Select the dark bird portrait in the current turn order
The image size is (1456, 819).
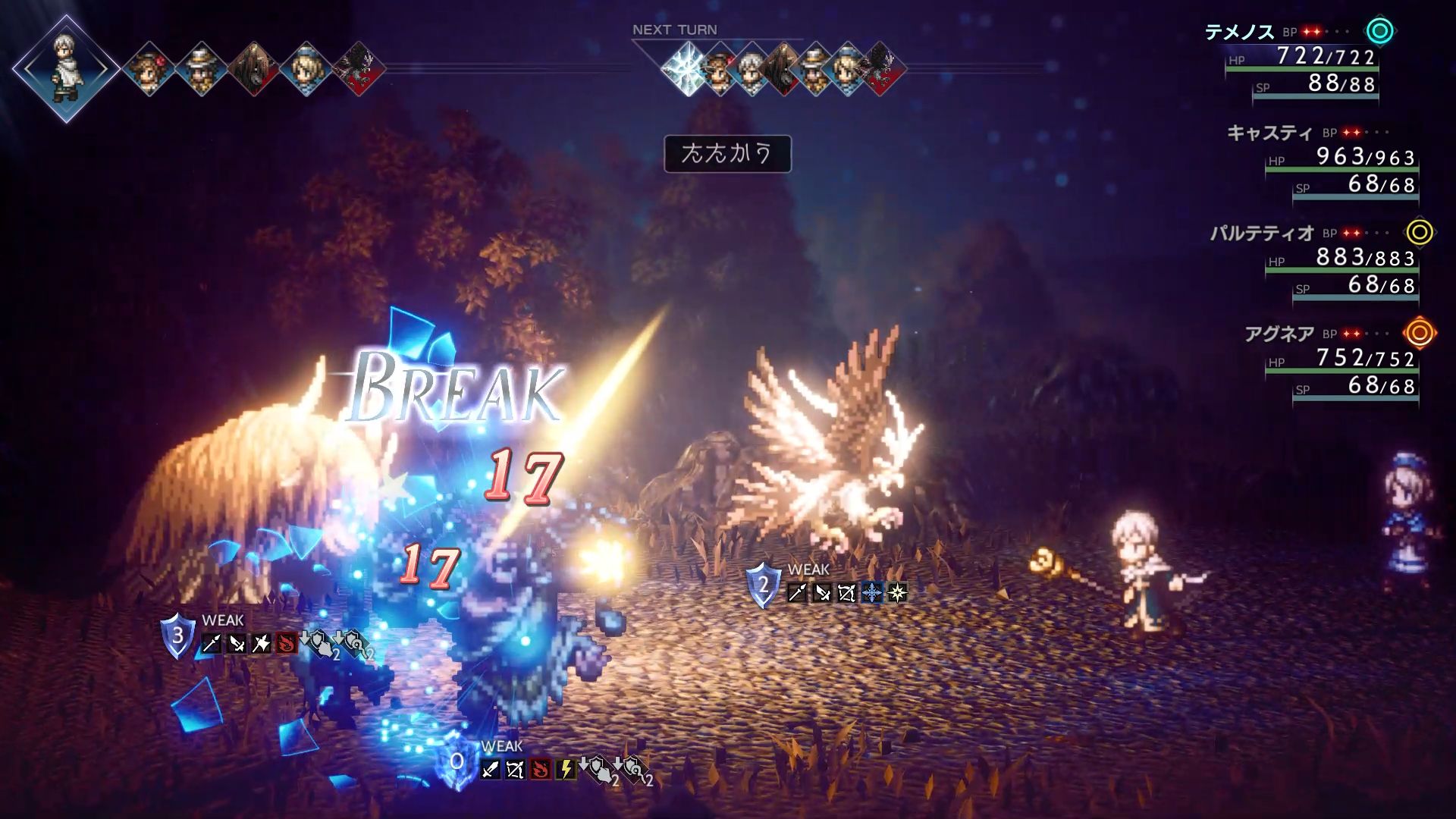358,68
